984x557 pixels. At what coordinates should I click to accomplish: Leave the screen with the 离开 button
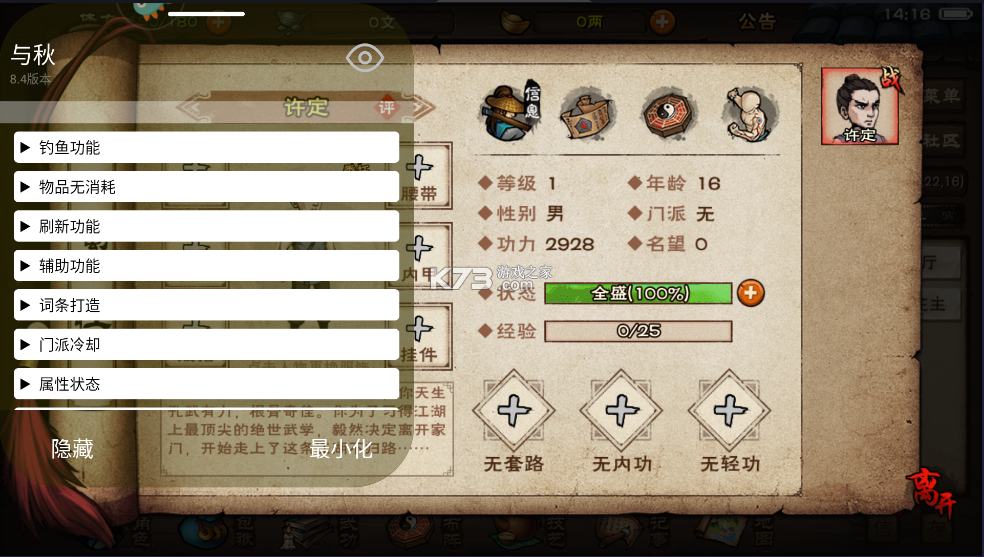(931, 492)
